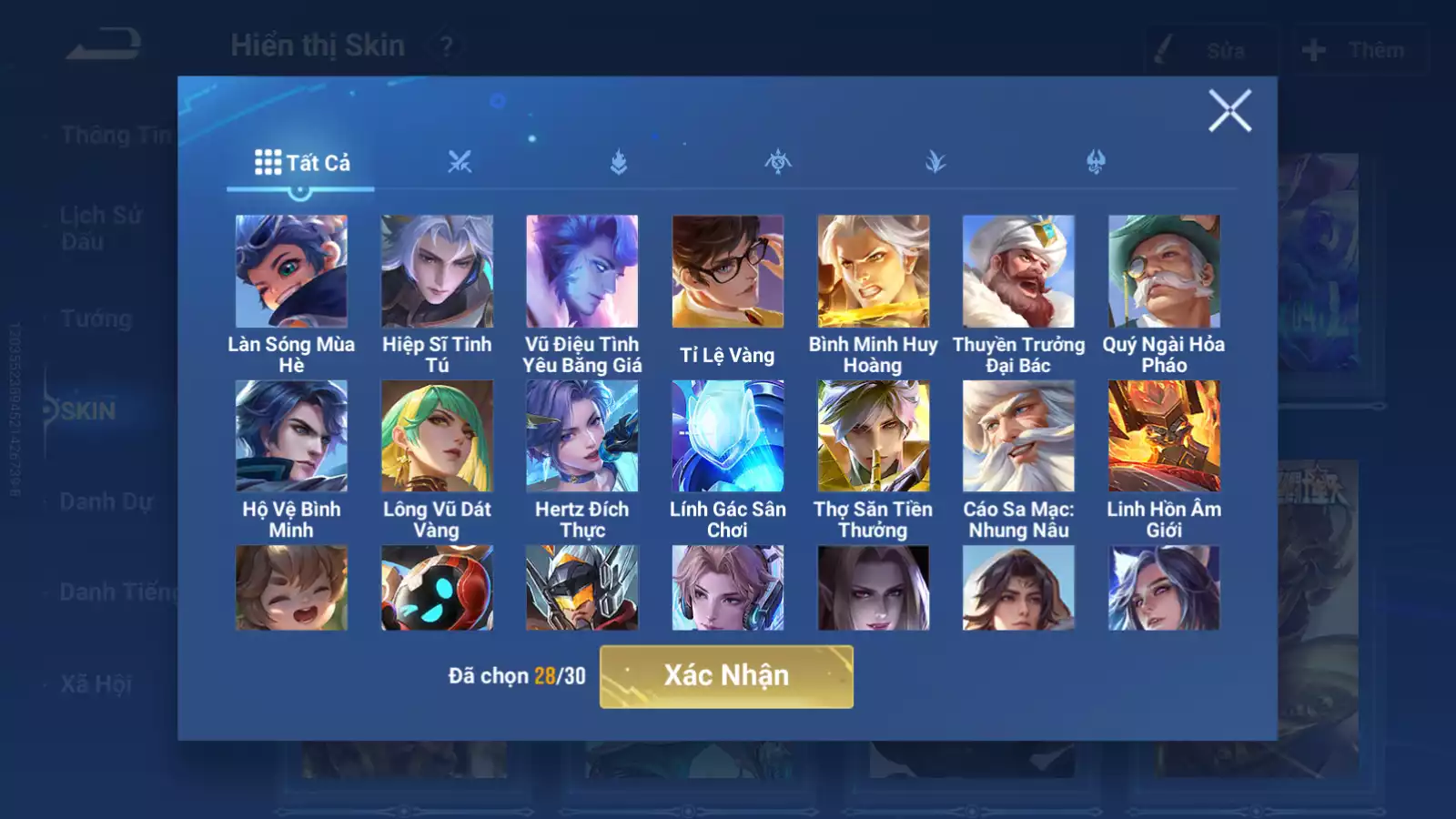Choose the Bình Minh Huy Hoàng skin

(x=873, y=271)
